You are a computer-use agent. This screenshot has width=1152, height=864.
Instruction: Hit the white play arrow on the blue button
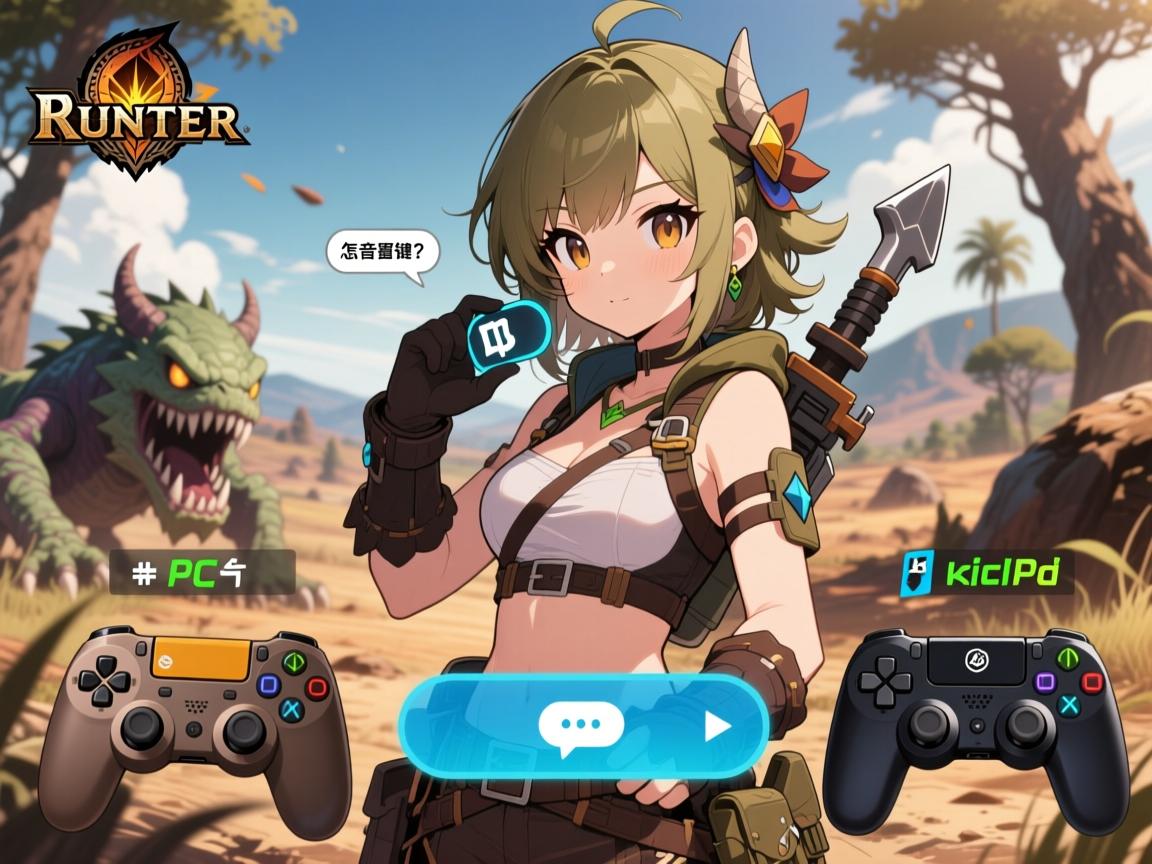(716, 726)
